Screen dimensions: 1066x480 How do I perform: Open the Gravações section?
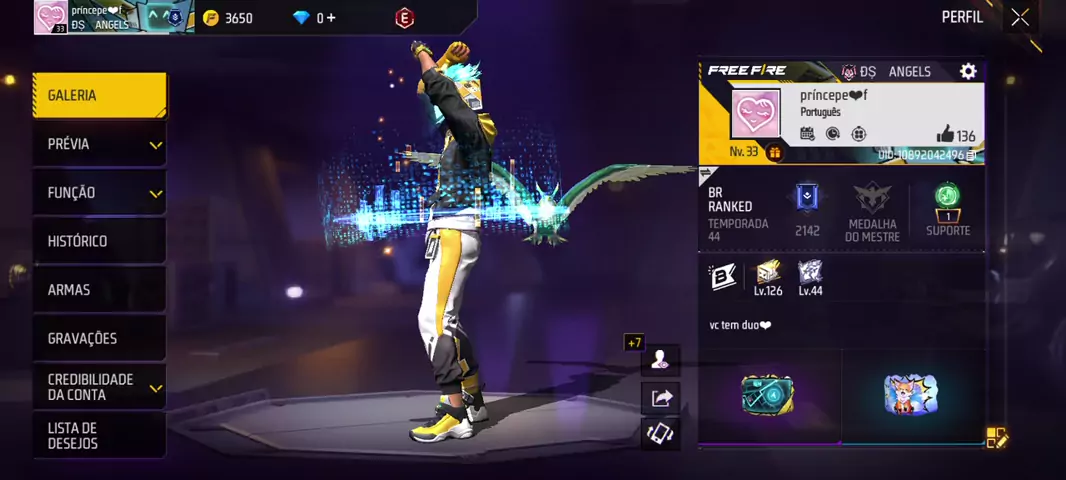[99, 338]
